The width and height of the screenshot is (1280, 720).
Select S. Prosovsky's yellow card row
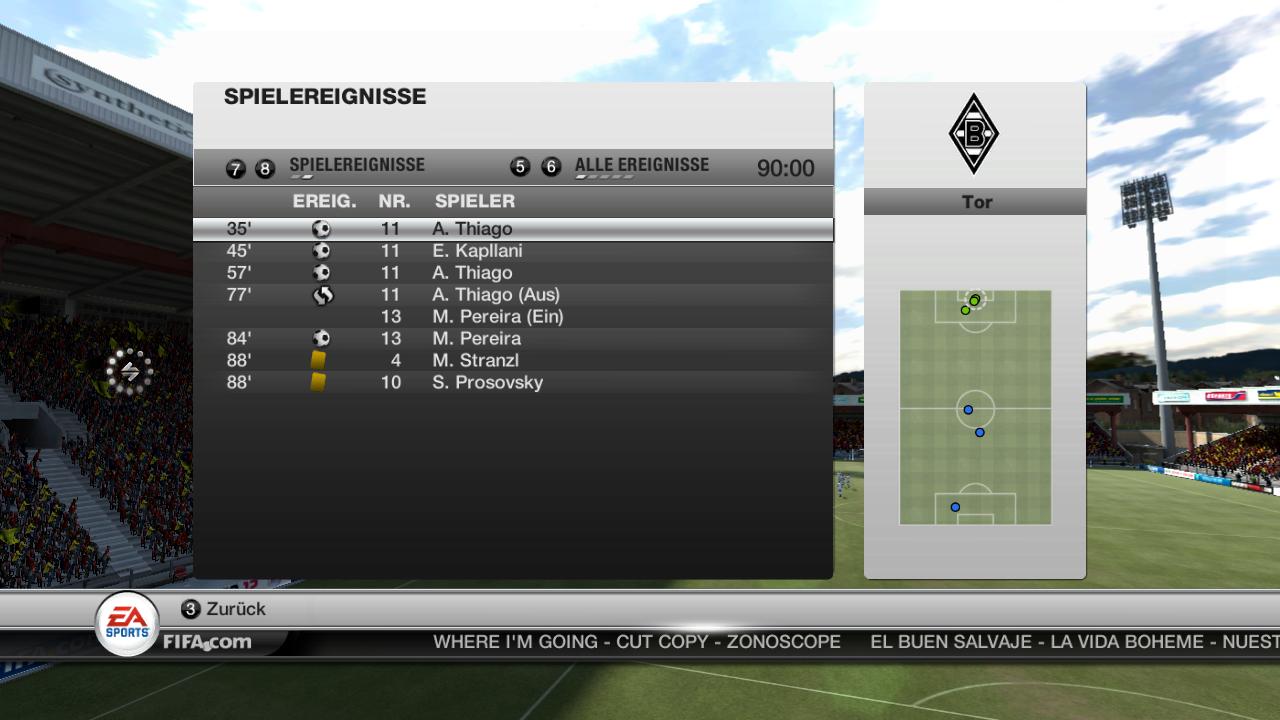tap(512, 383)
